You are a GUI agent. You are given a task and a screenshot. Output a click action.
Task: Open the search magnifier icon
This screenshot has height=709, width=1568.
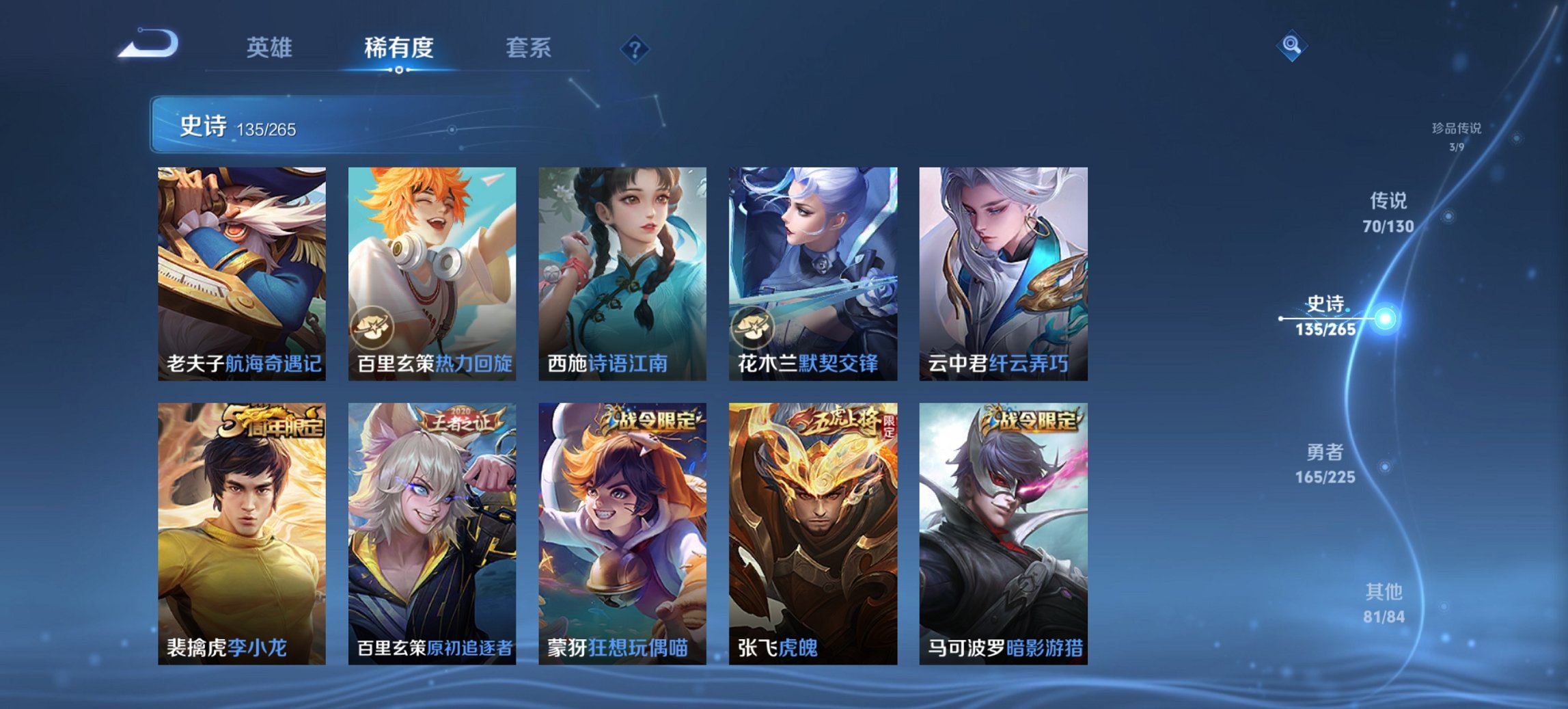(1290, 47)
